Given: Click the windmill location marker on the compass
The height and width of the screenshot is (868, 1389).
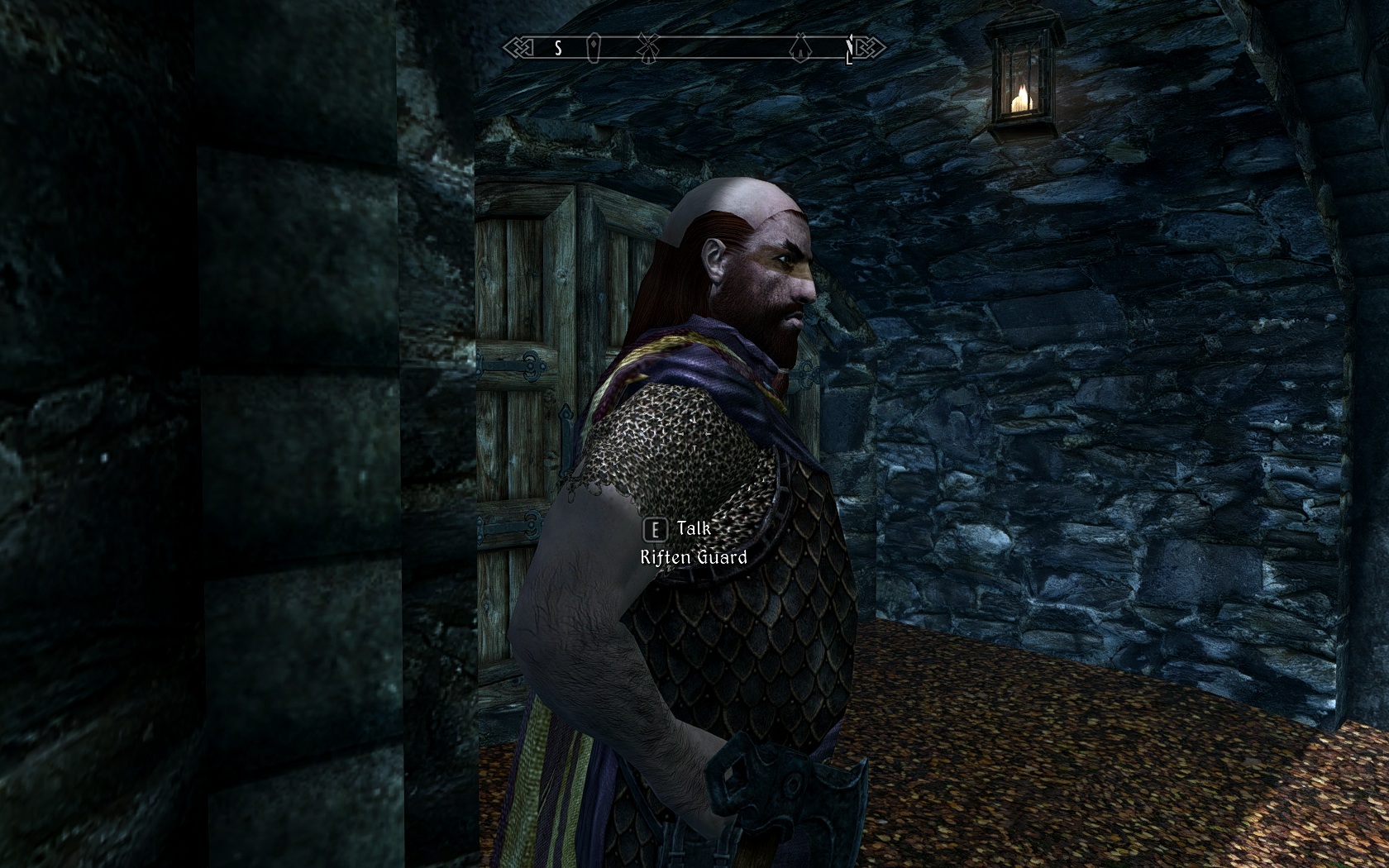Looking at the screenshot, I should 648,47.
